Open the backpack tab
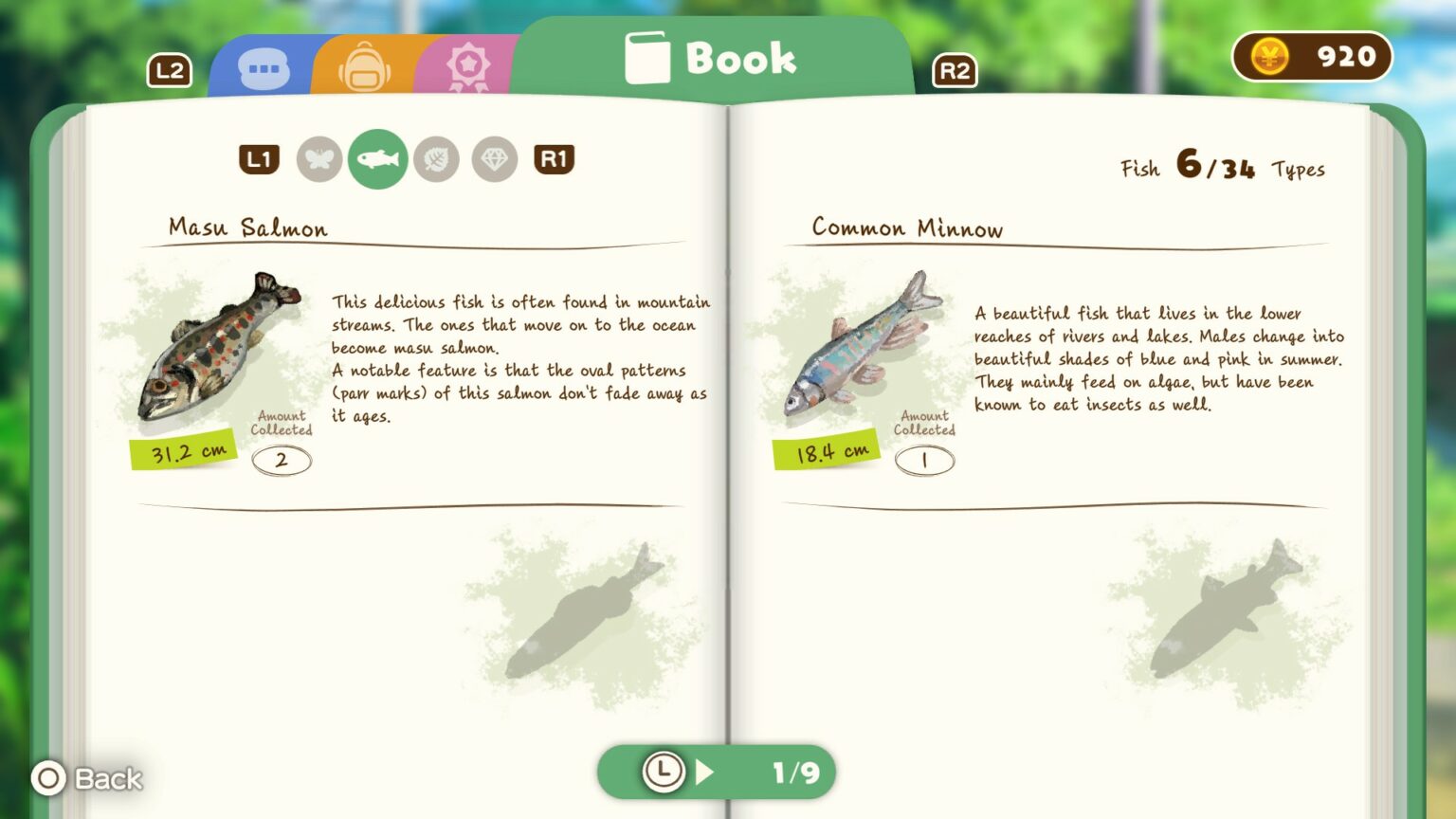The height and width of the screenshot is (819, 1456). pos(364,68)
